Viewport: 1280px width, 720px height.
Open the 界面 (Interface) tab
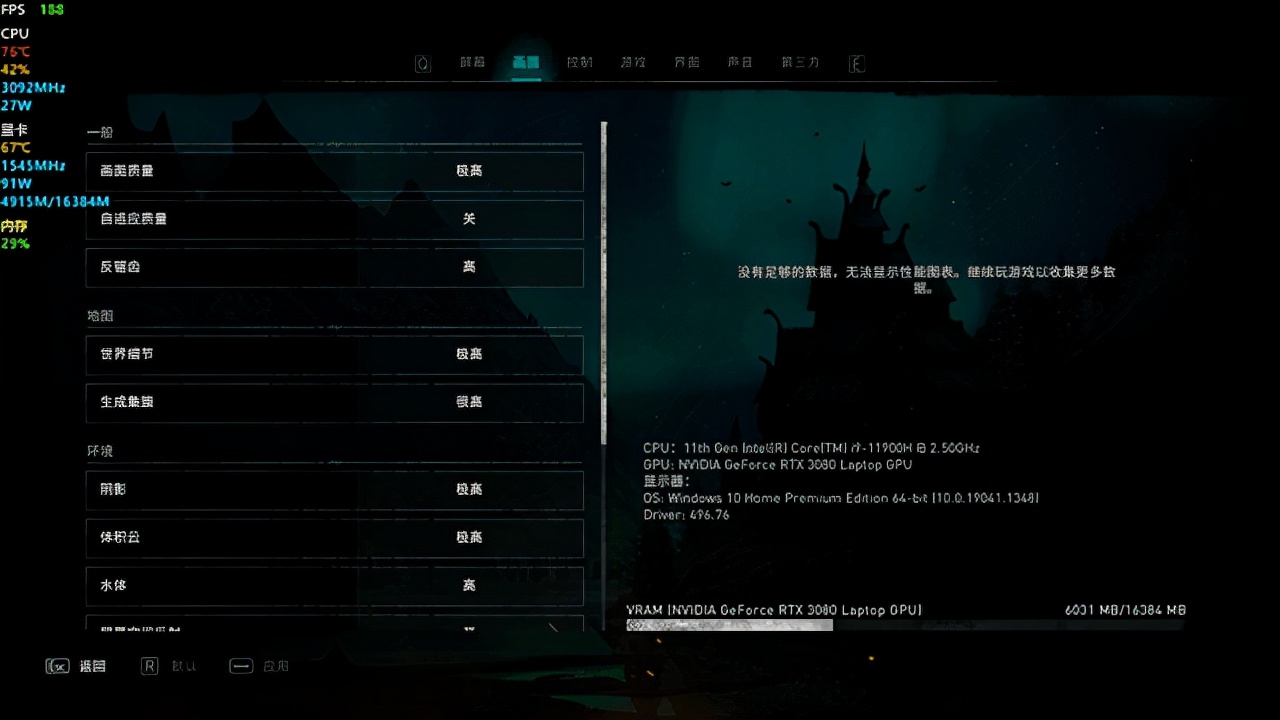point(687,63)
